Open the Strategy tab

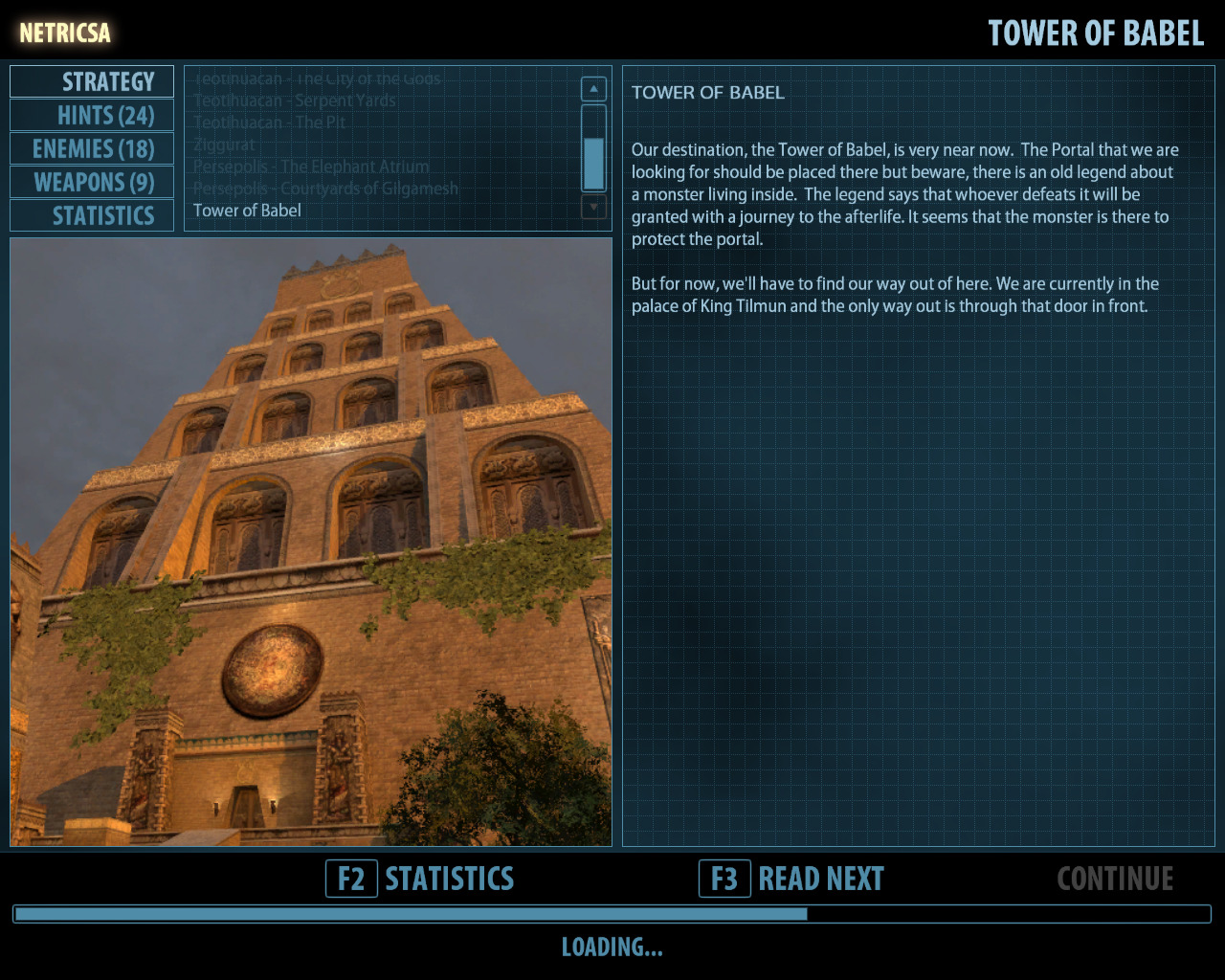coord(92,82)
